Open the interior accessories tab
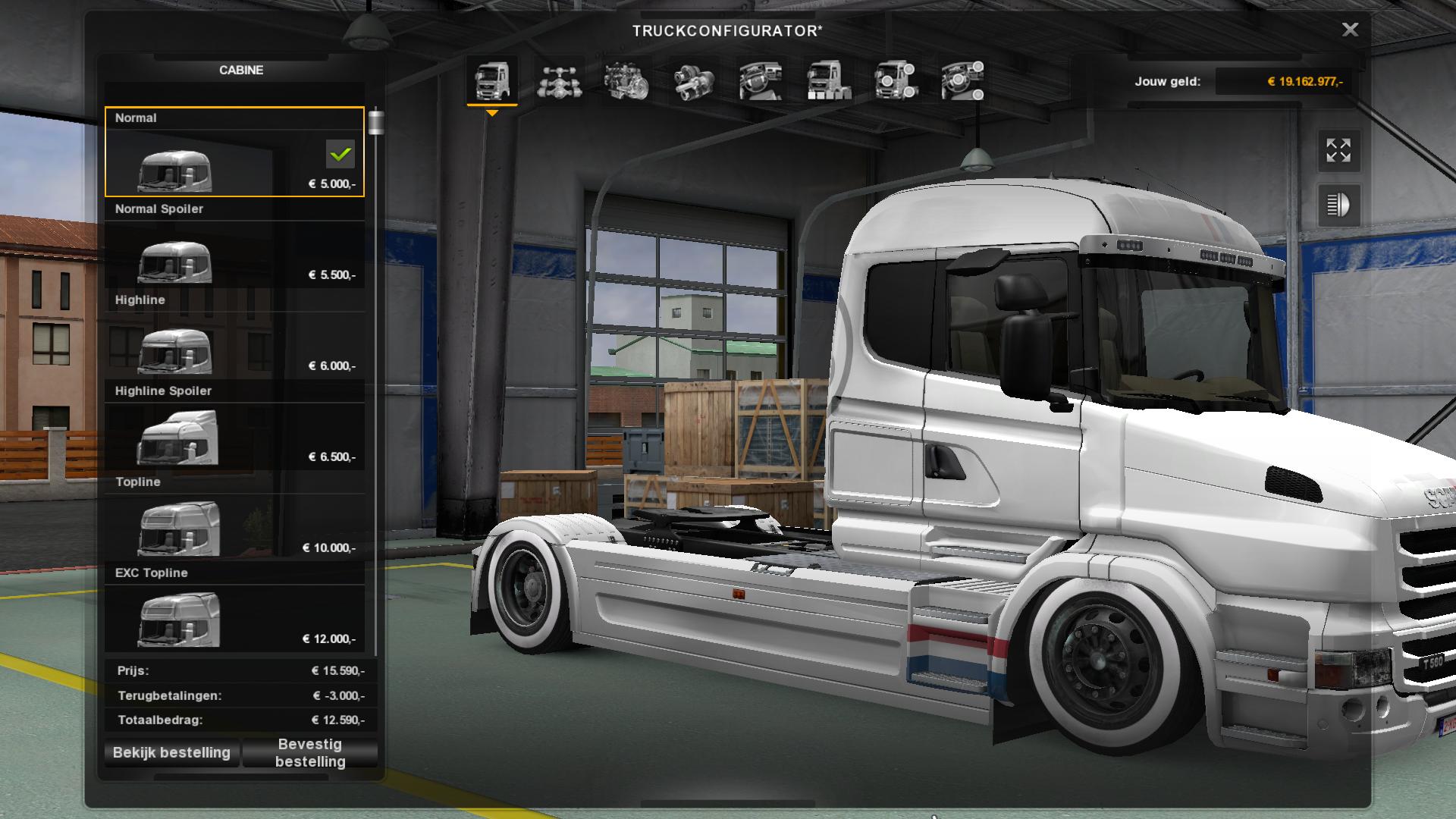Screen dimensions: 1456x819 [x=962, y=80]
